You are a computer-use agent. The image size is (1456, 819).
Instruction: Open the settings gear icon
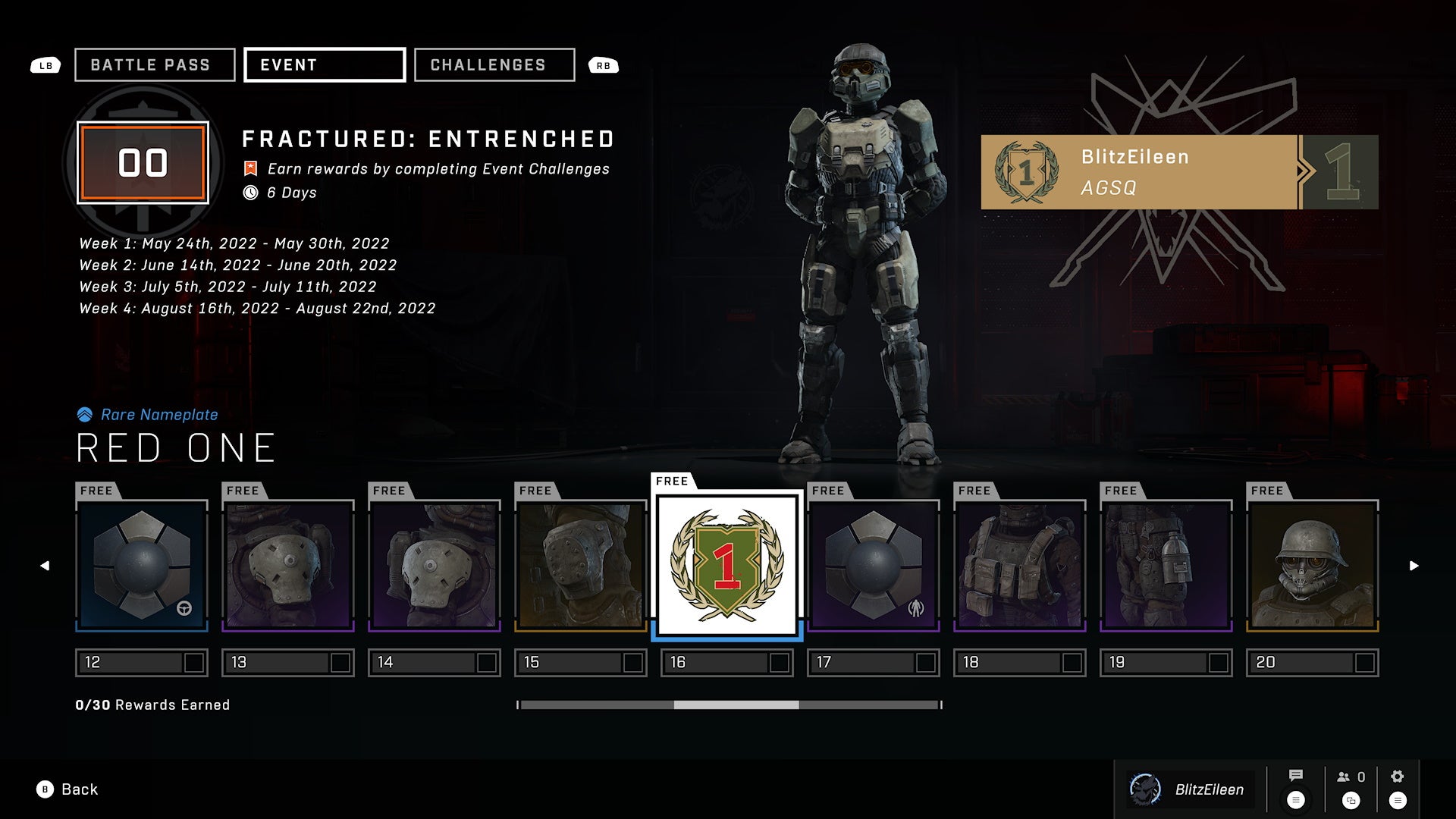pyautogui.click(x=1398, y=777)
